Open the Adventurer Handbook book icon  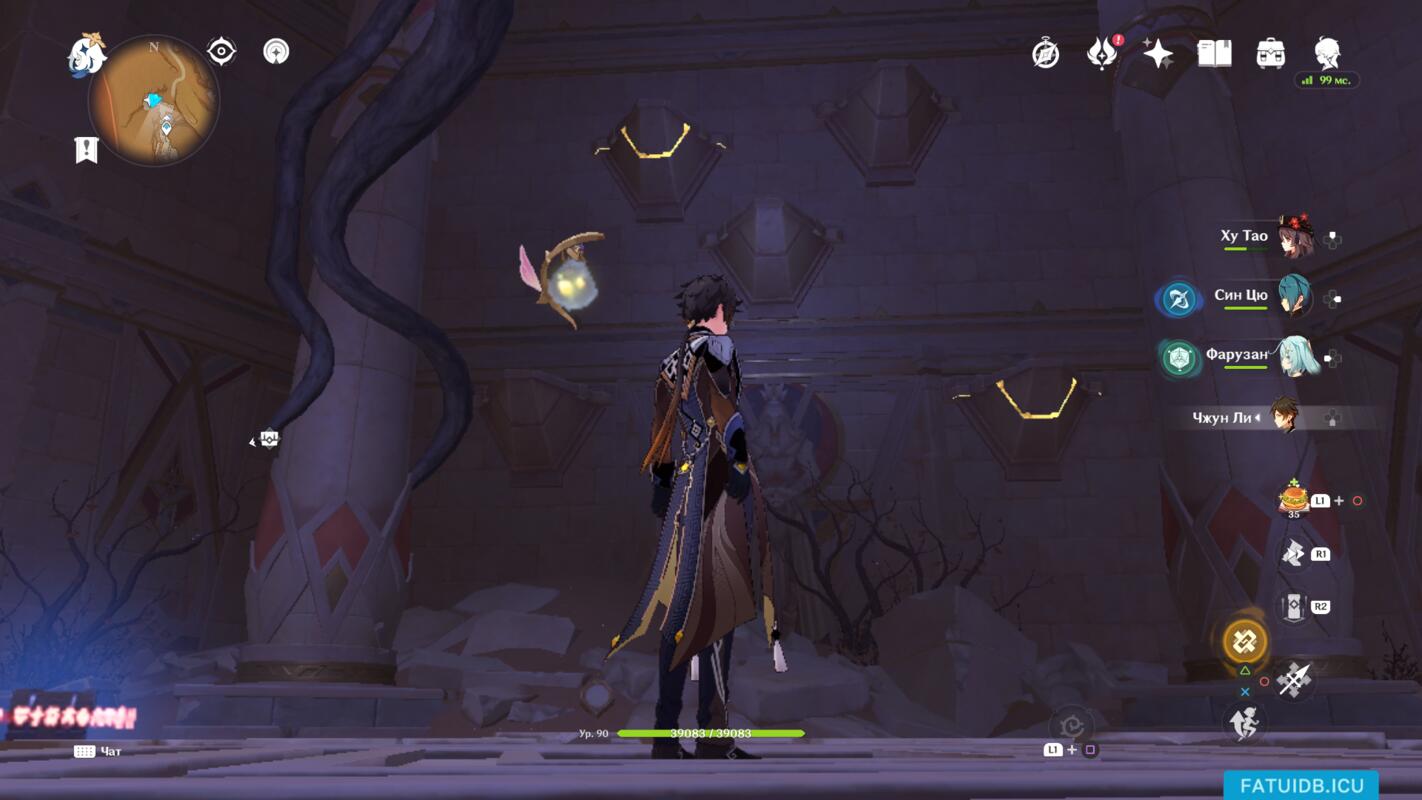tap(1214, 54)
